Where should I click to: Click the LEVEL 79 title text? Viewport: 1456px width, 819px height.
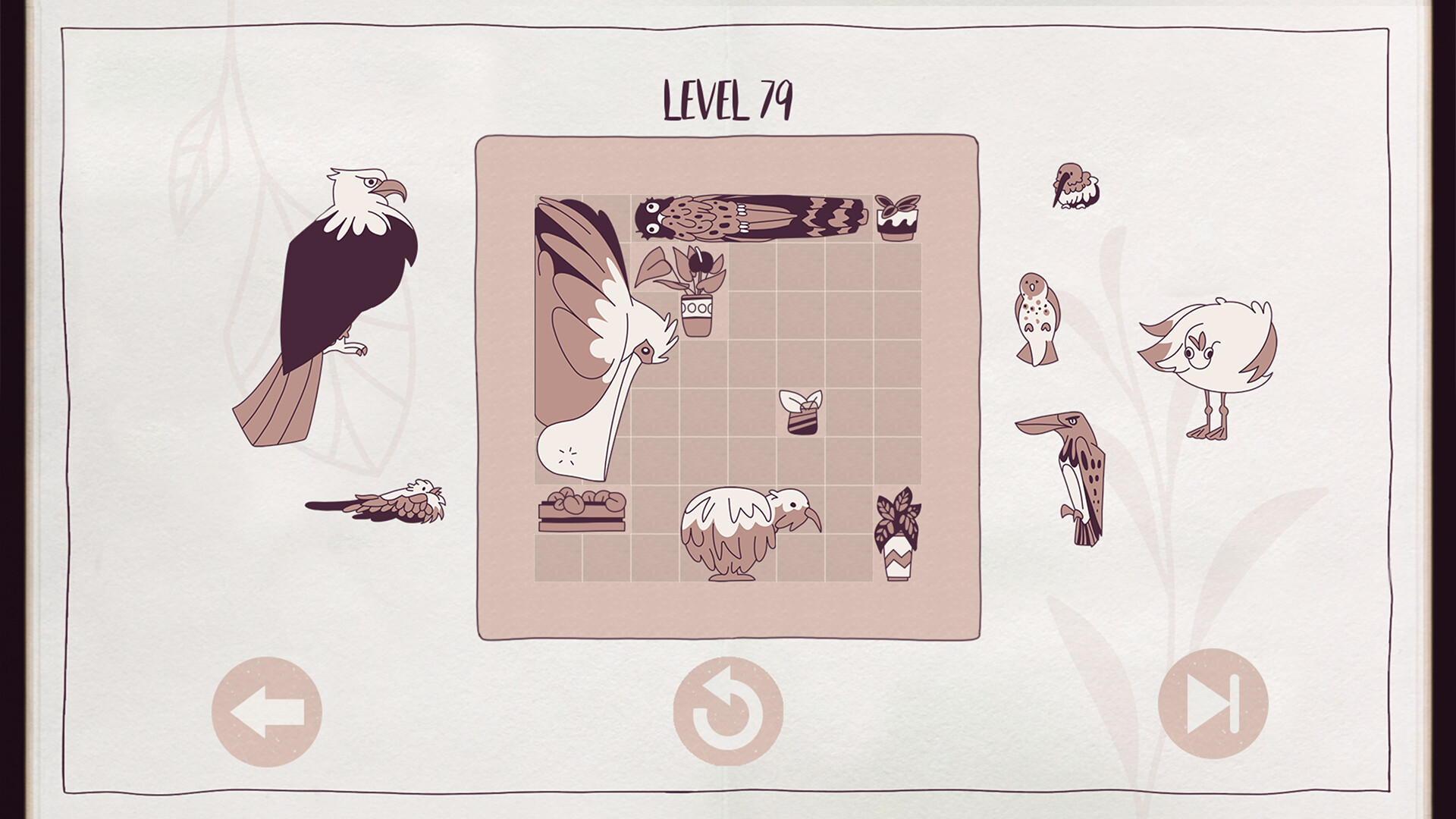pyautogui.click(x=728, y=101)
